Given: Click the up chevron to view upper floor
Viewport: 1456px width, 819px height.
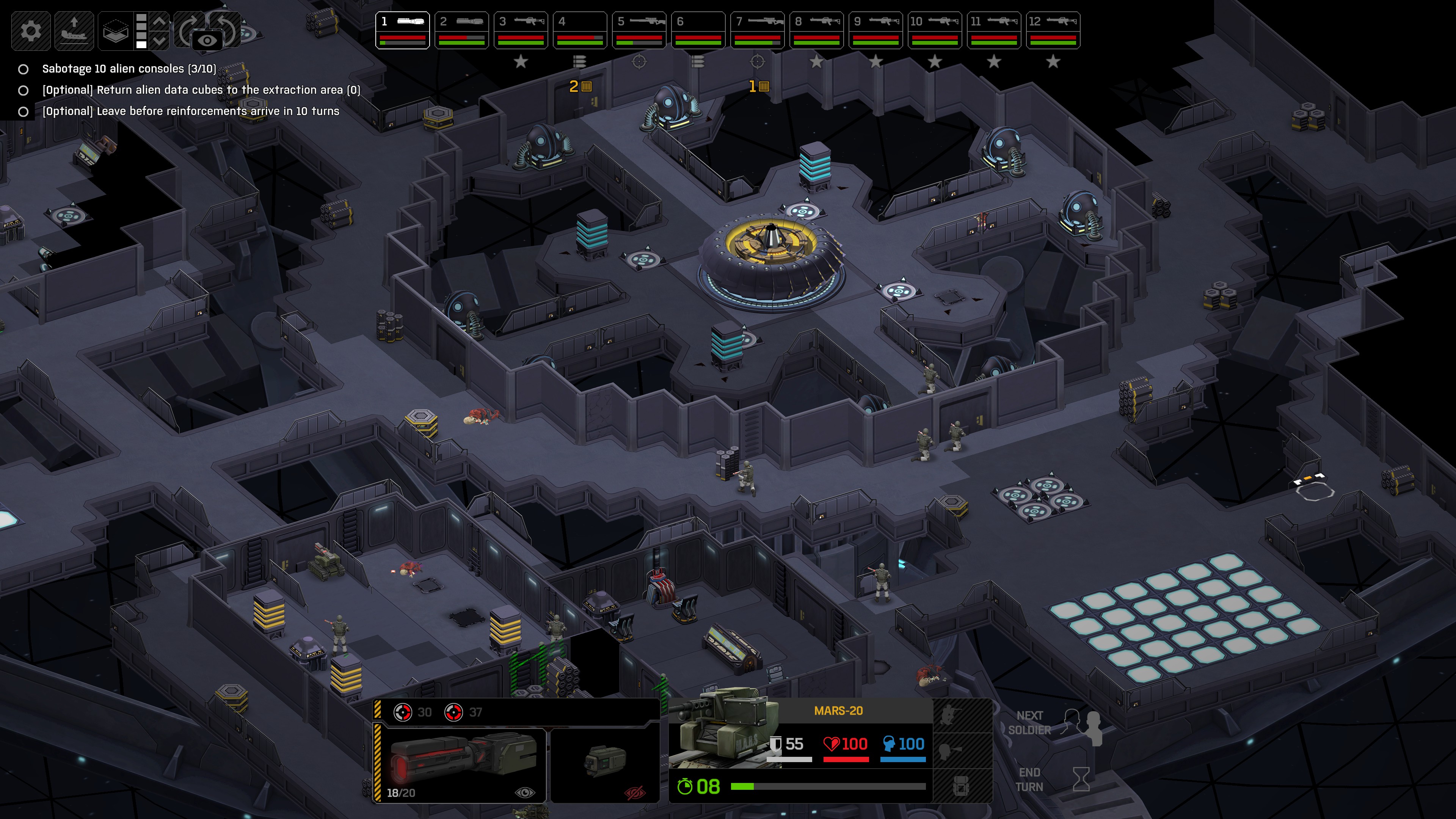Looking at the screenshot, I should (159, 21).
